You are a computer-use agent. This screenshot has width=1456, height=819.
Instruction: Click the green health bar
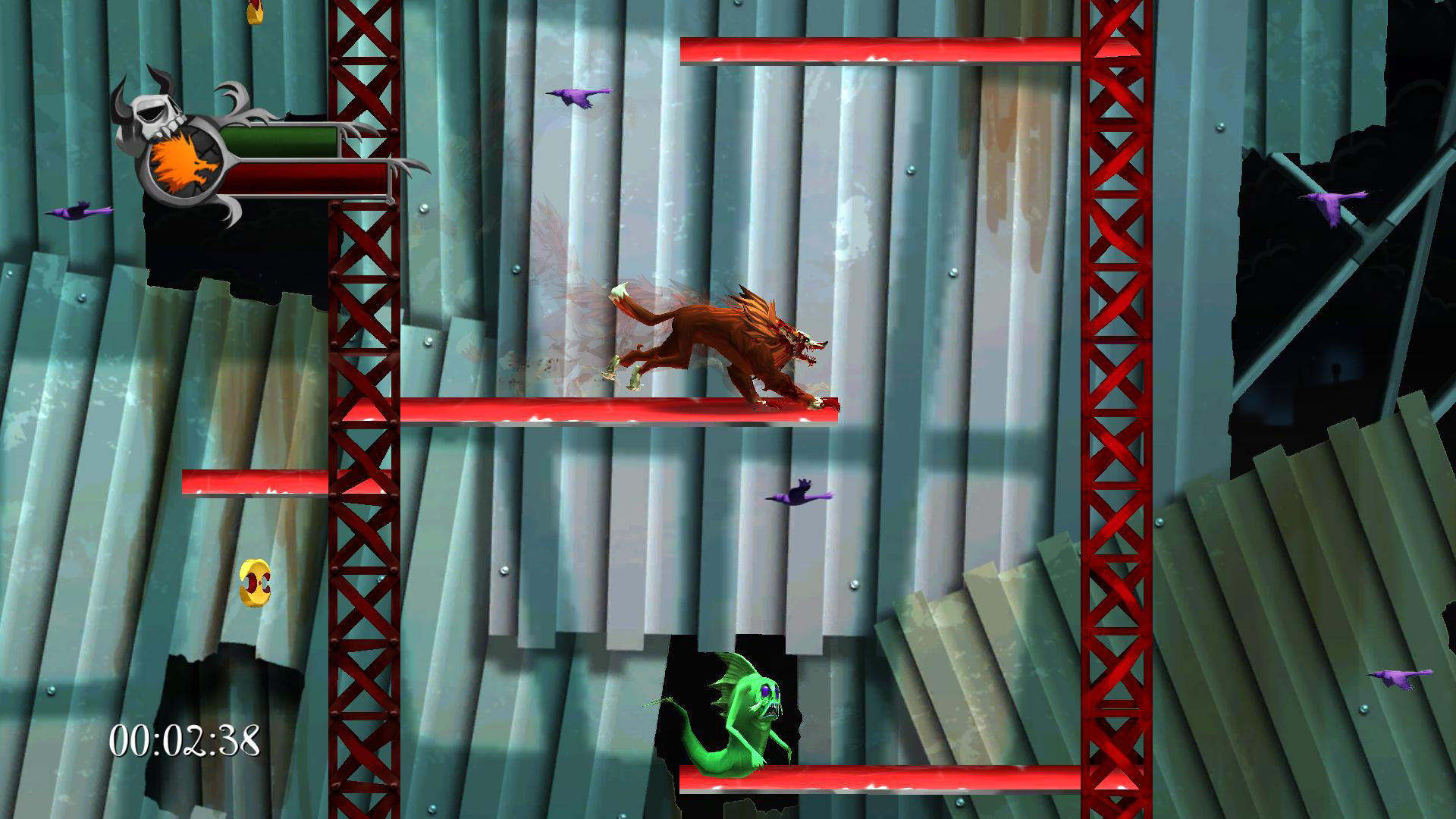[x=281, y=140]
